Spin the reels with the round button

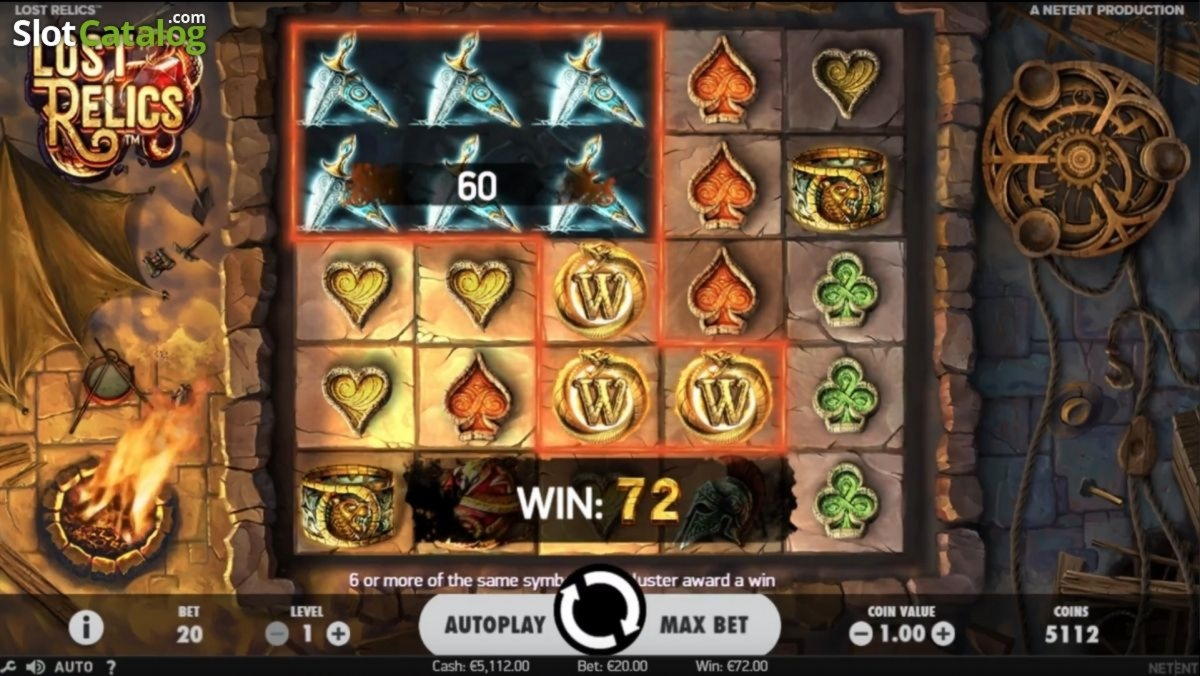pyautogui.click(x=600, y=610)
